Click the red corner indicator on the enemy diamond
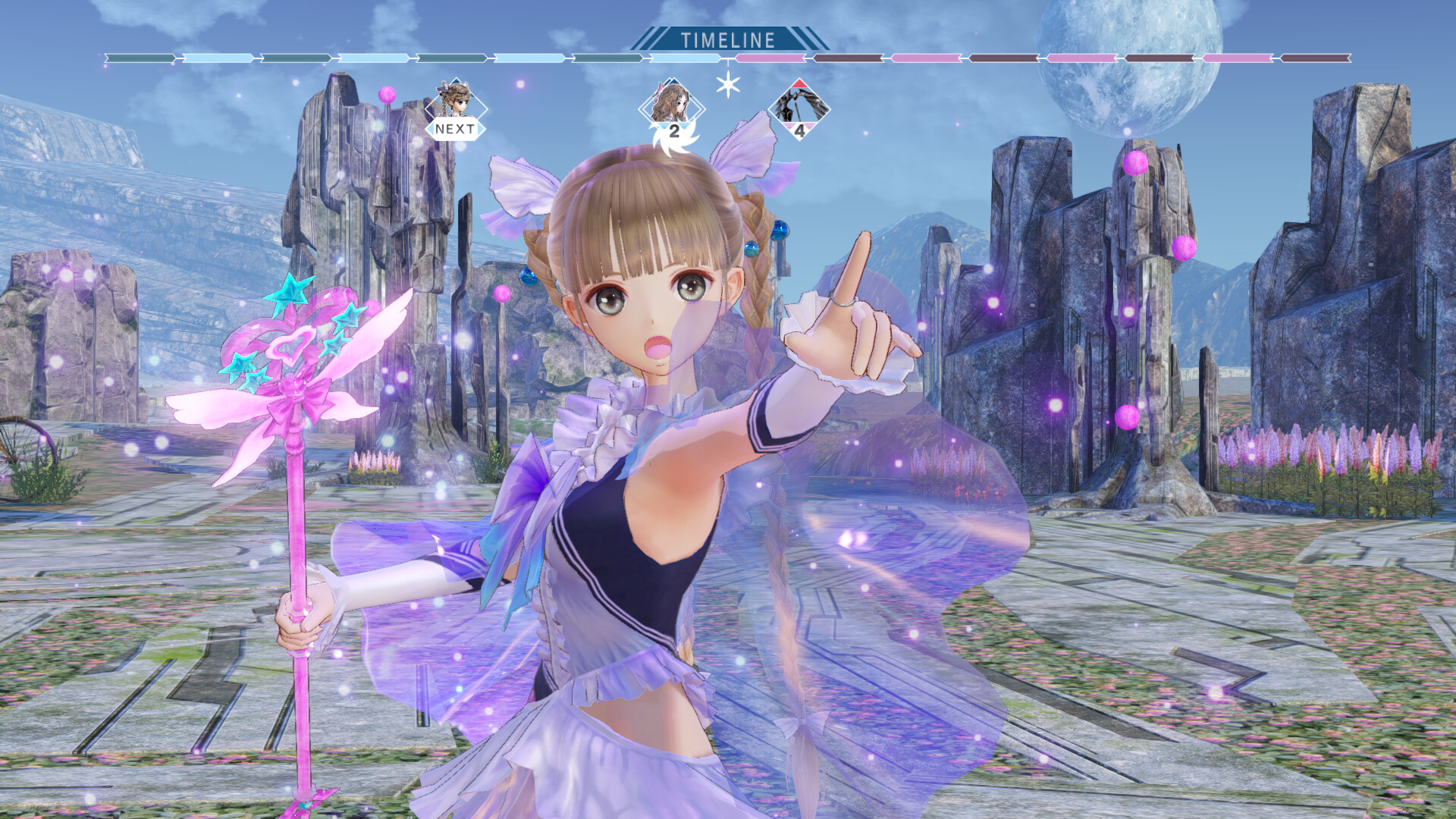 [800, 83]
